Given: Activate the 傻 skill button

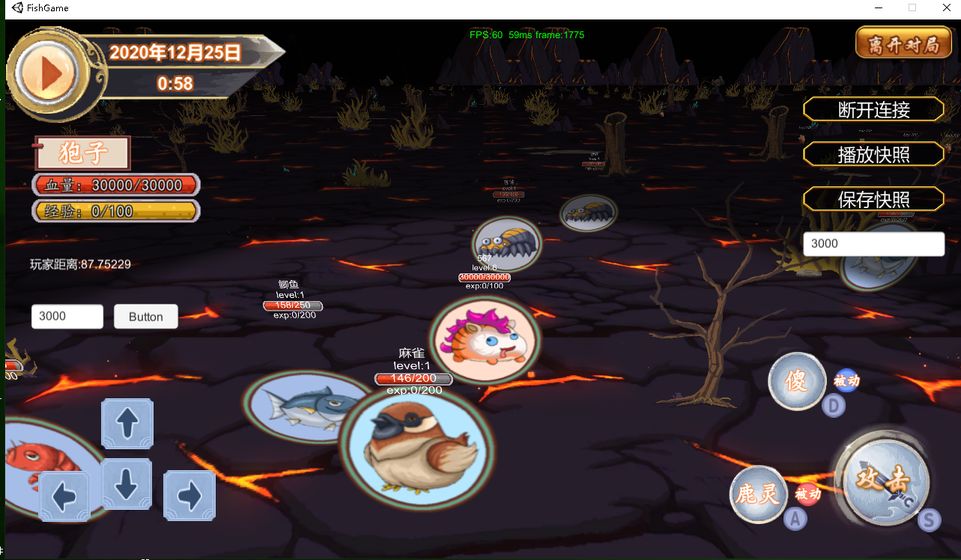Looking at the screenshot, I should (x=796, y=381).
